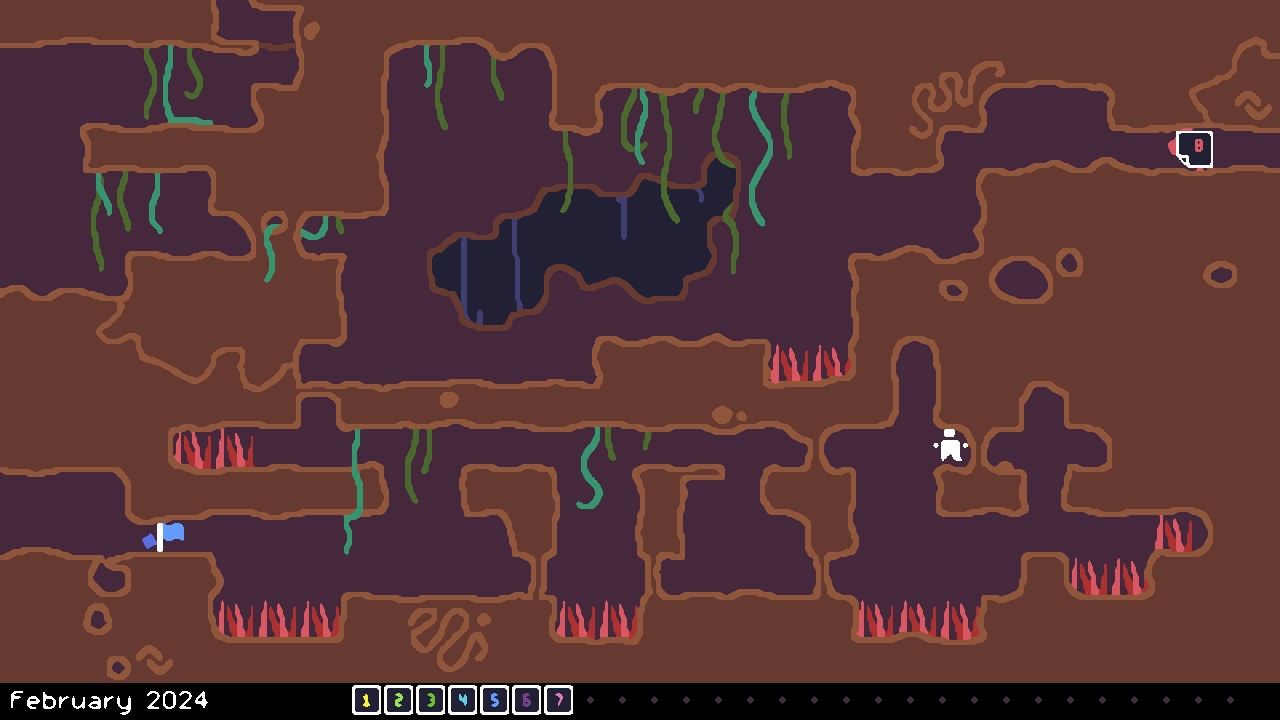Open the purple level 6 icon

click(527, 700)
